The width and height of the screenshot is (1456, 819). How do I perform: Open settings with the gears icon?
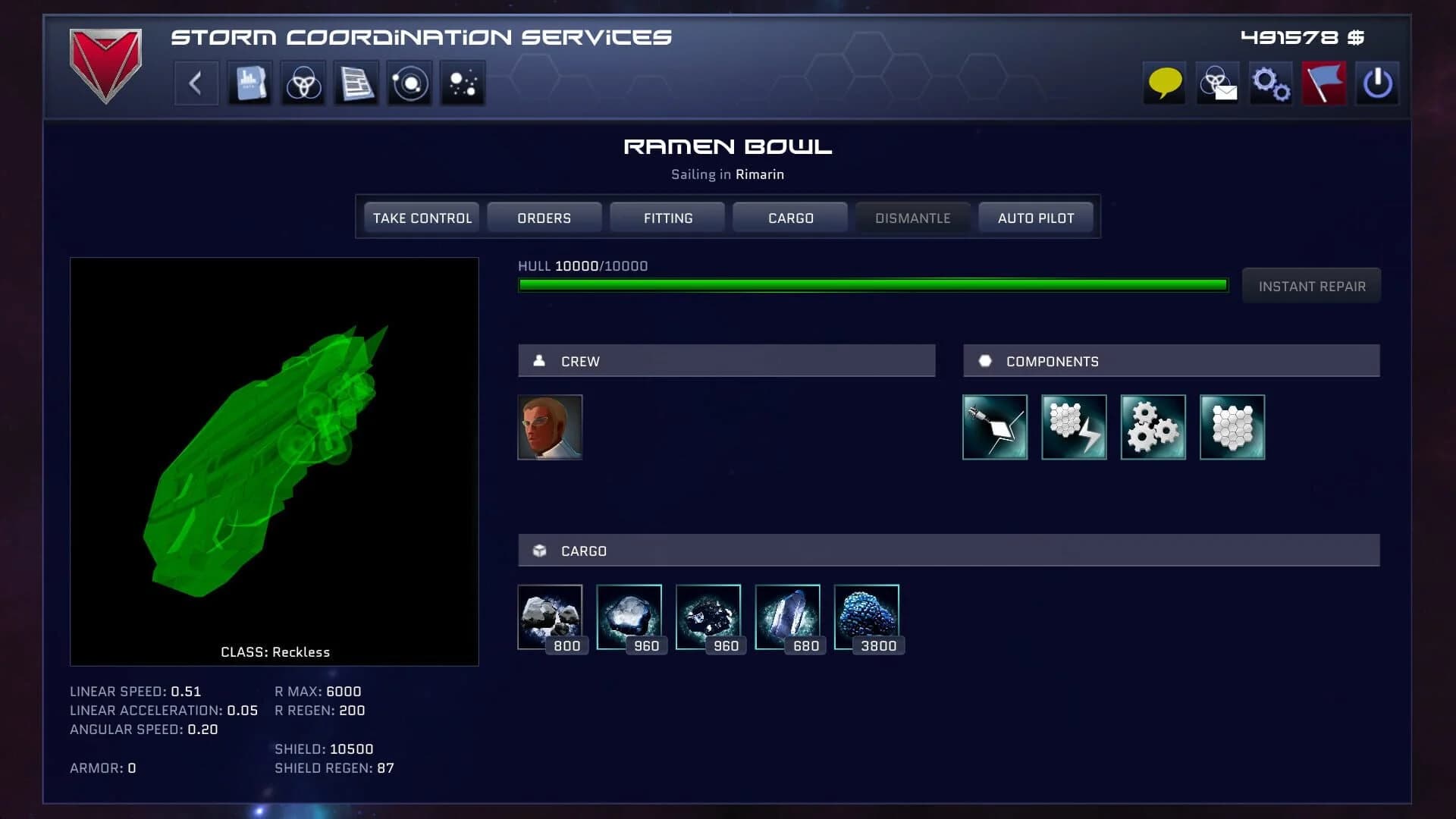click(1270, 83)
